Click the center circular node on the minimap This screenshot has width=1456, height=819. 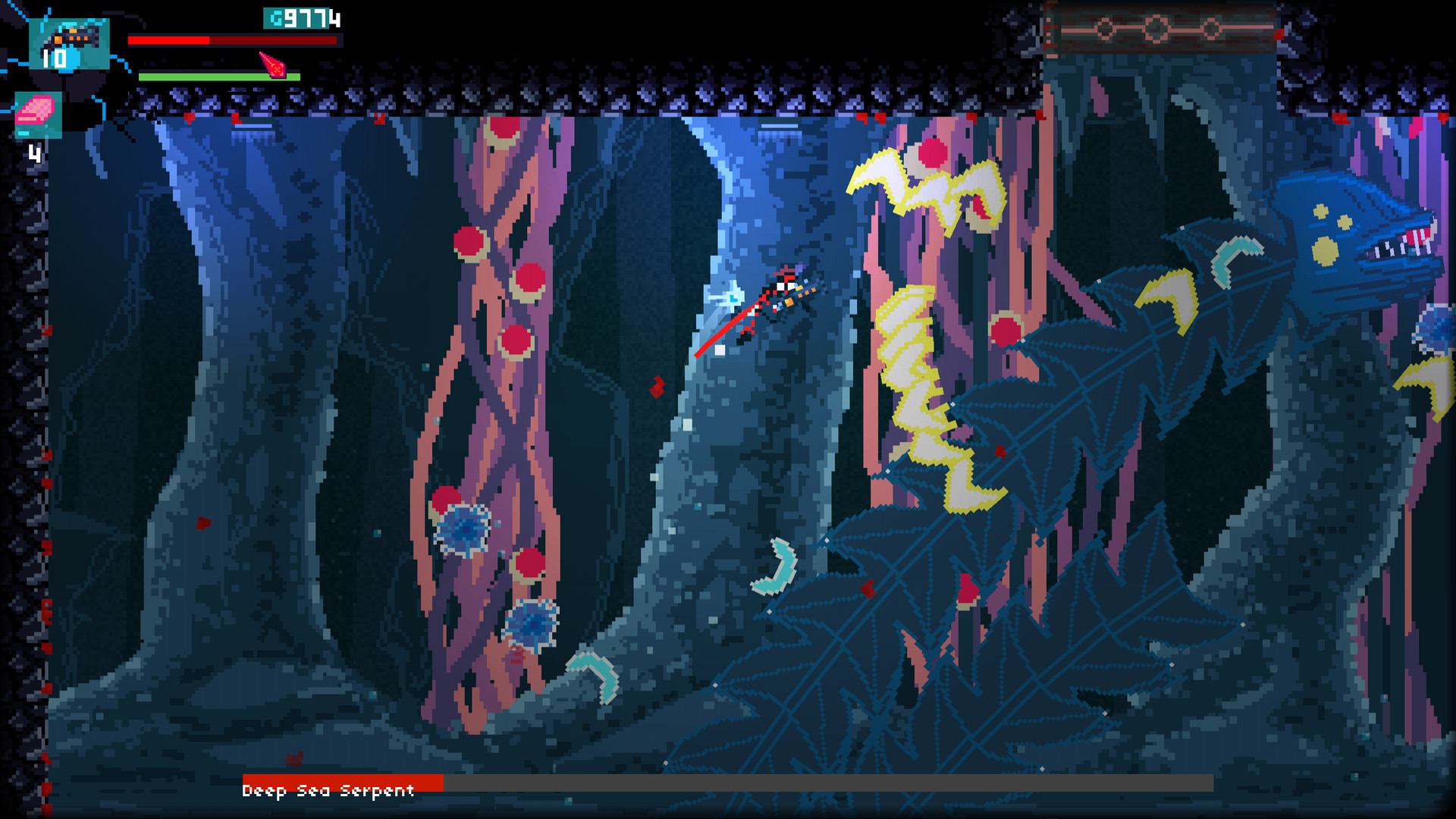1156,27
